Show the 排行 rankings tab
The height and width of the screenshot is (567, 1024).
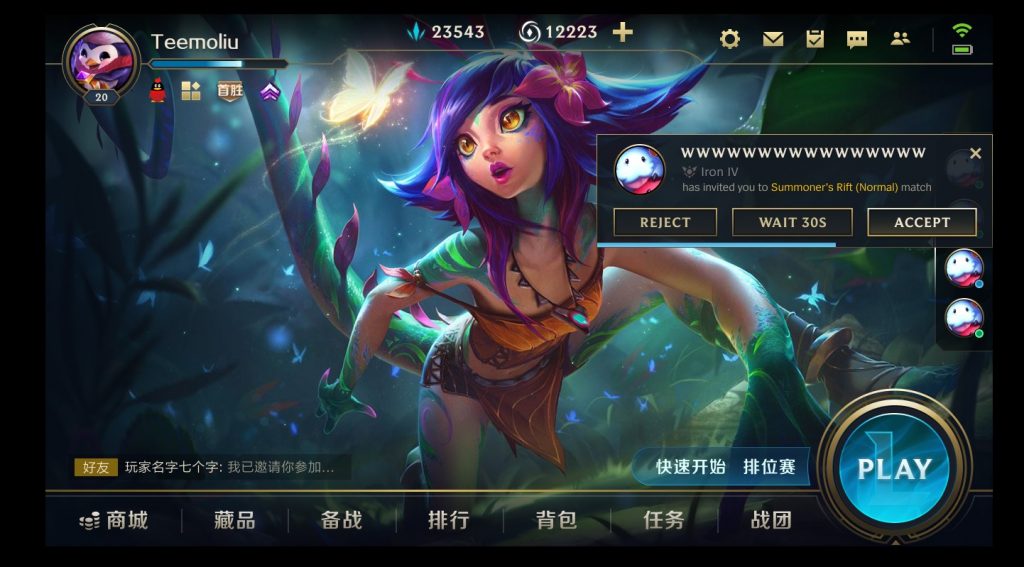[x=449, y=520]
